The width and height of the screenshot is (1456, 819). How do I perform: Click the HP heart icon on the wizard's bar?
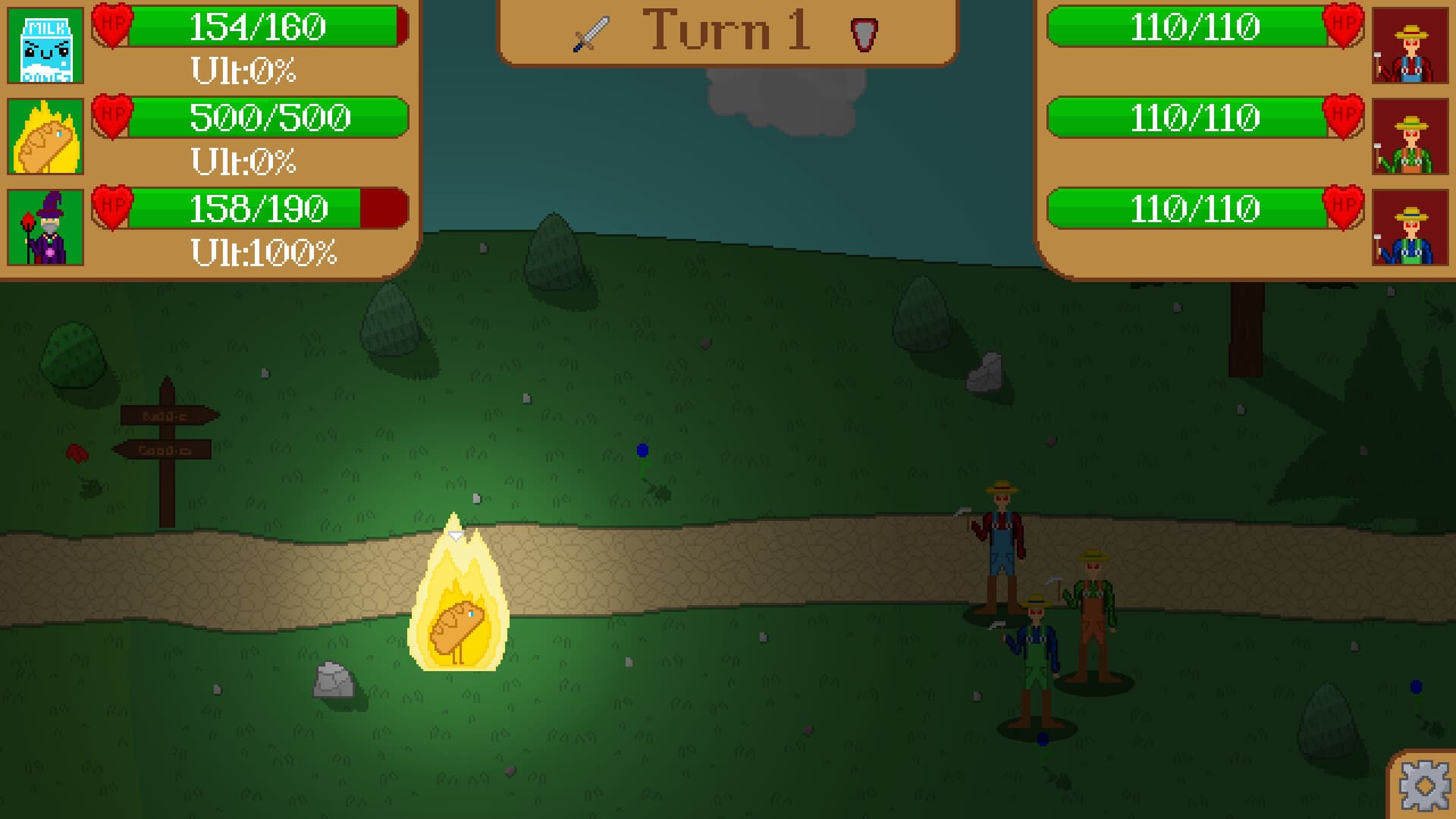112,206
